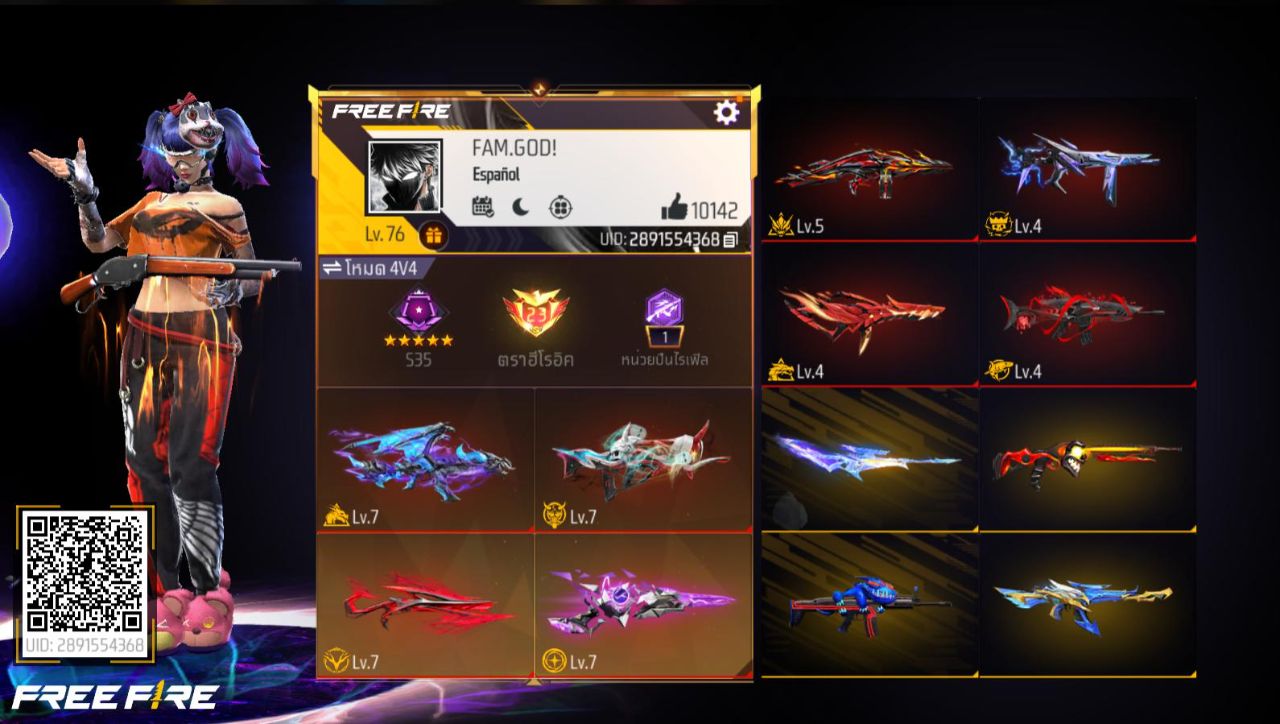Select the Español language label
The height and width of the screenshot is (724, 1280).
click(x=497, y=174)
